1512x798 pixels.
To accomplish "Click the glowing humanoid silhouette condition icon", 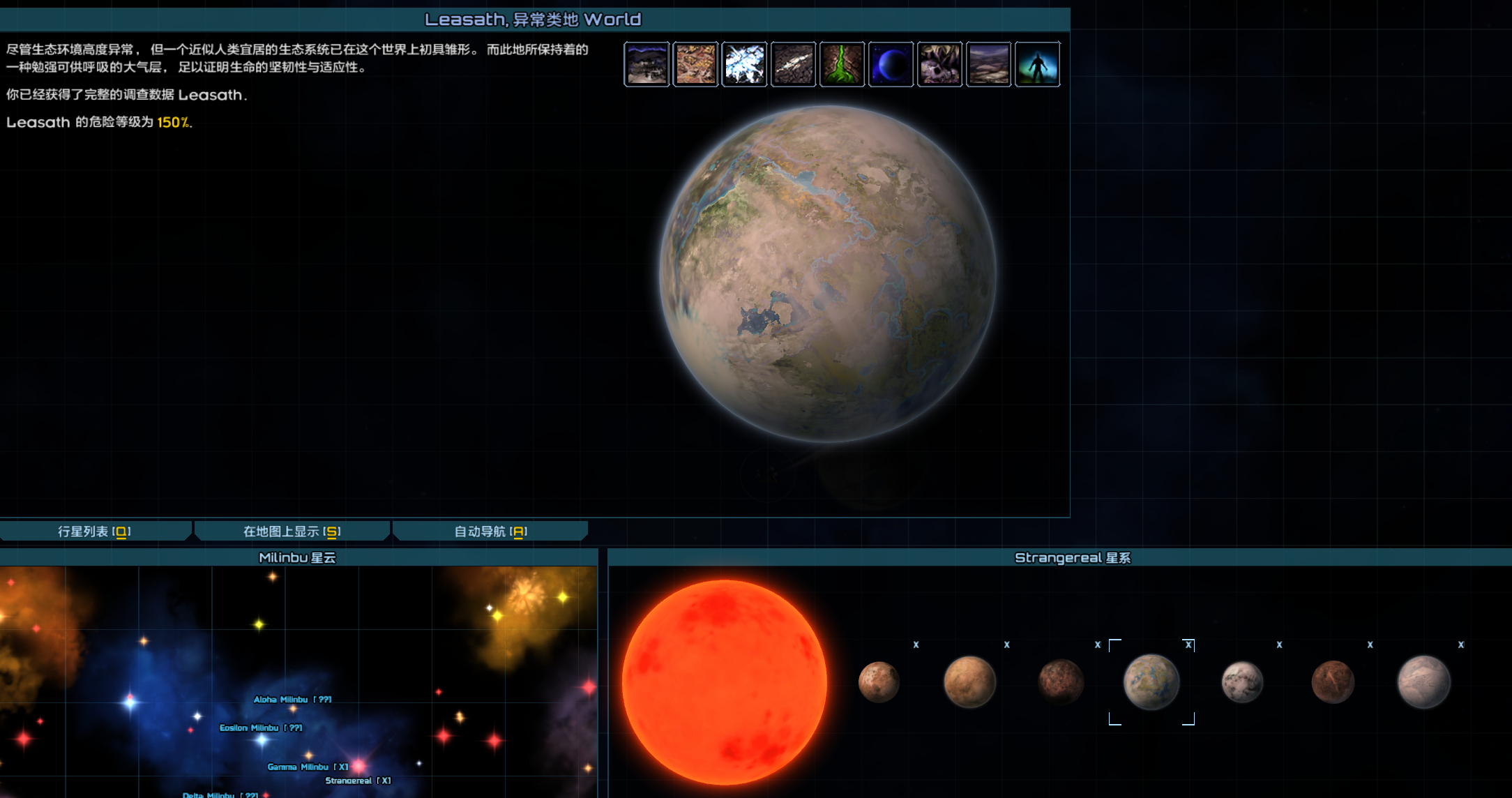I will point(1037,64).
